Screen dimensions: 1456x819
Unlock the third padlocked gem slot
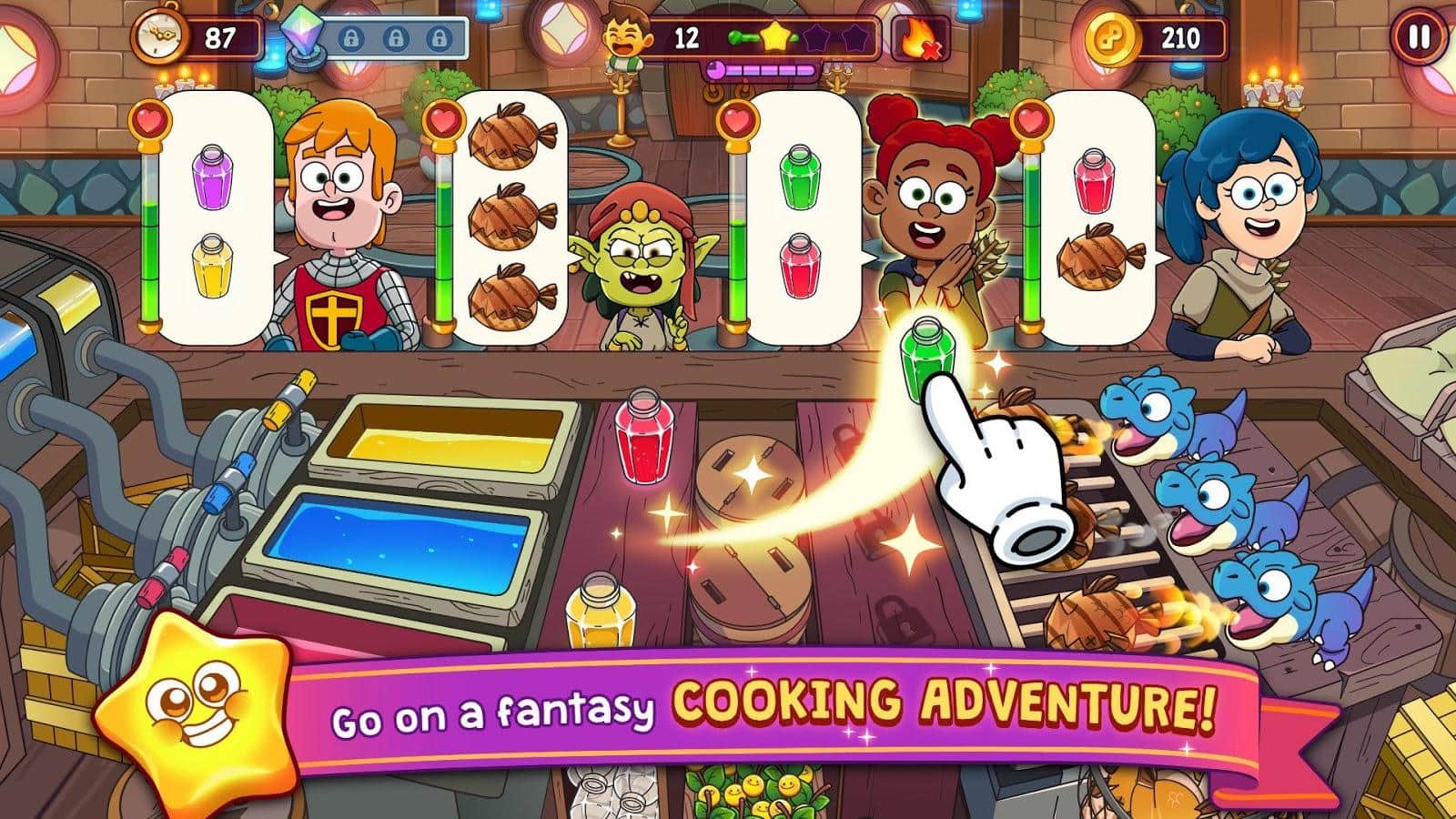click(x=438, y=40)
